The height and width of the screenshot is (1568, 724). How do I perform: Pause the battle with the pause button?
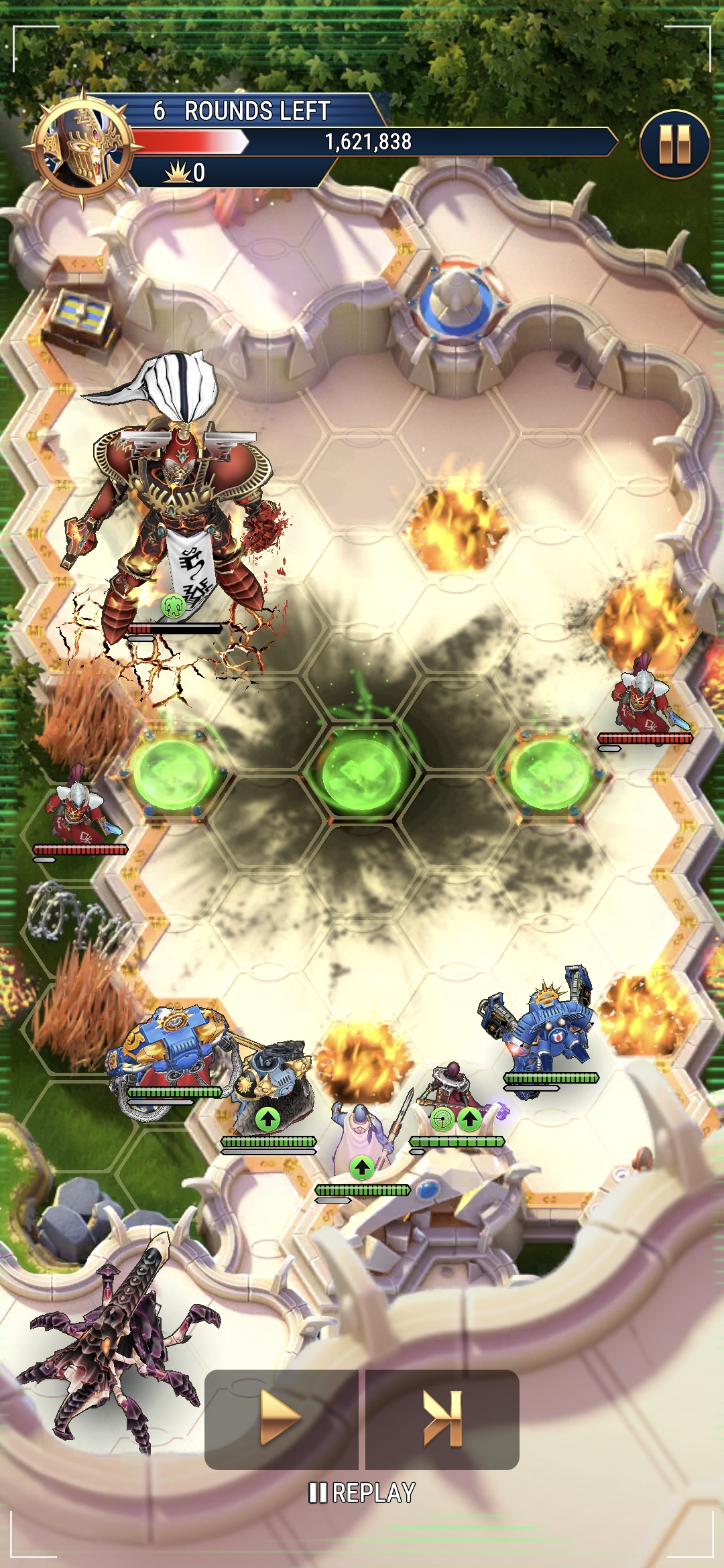coord(674,145)
